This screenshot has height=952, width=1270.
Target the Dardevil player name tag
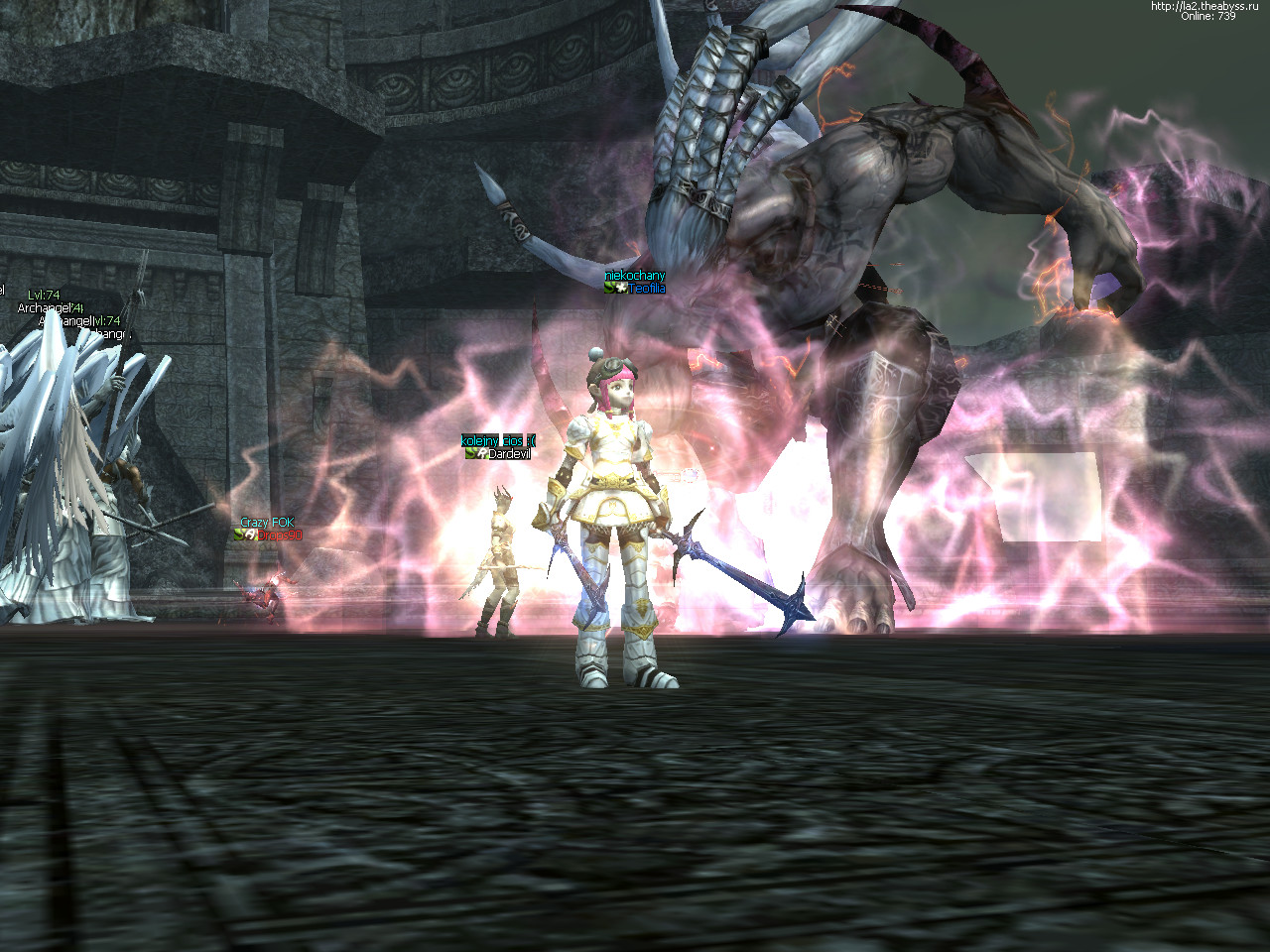509,454
